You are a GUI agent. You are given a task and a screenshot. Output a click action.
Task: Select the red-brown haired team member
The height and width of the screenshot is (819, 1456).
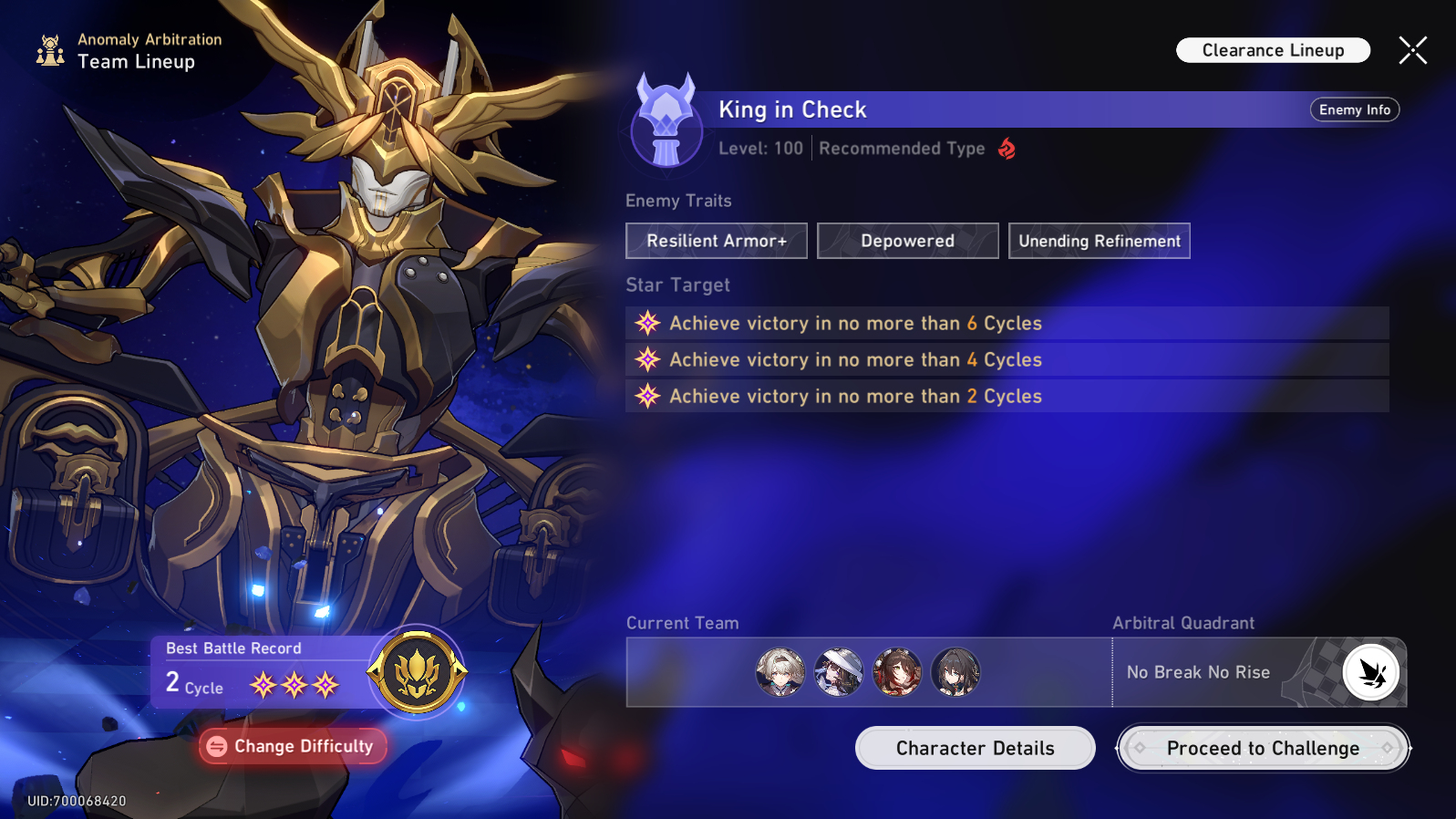897,672
